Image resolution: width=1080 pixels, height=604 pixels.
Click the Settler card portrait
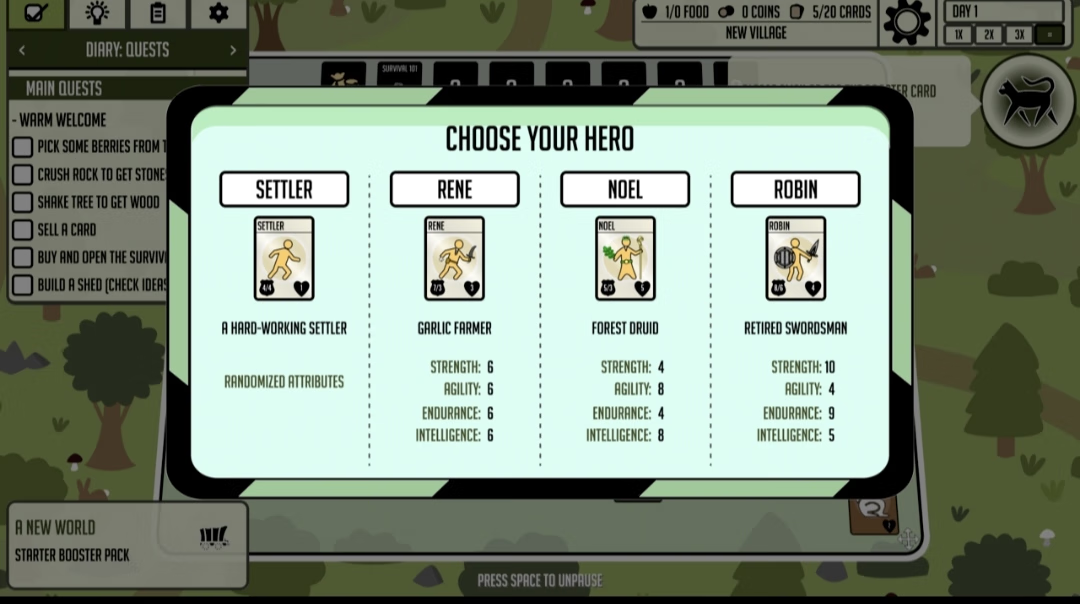(284, 258)
